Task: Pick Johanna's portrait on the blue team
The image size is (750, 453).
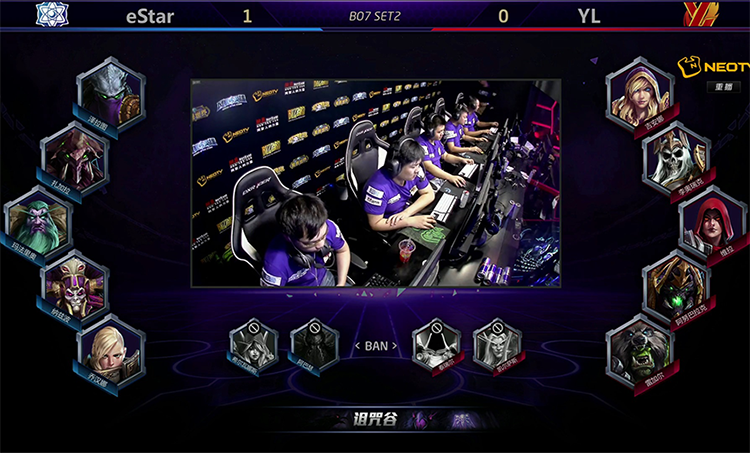Action: click(110, 347)
